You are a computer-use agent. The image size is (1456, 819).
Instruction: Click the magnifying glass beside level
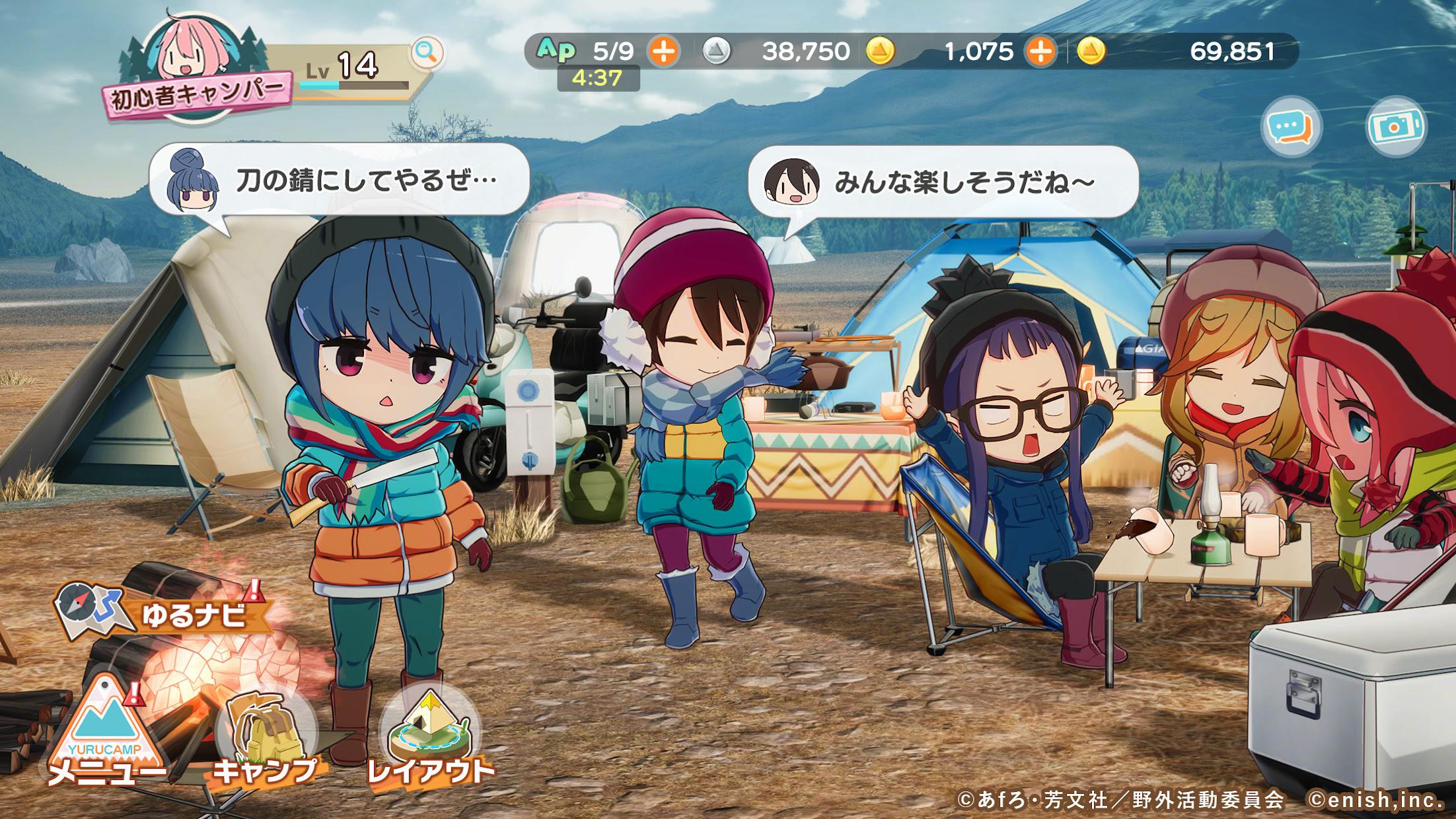click(427, 52)
